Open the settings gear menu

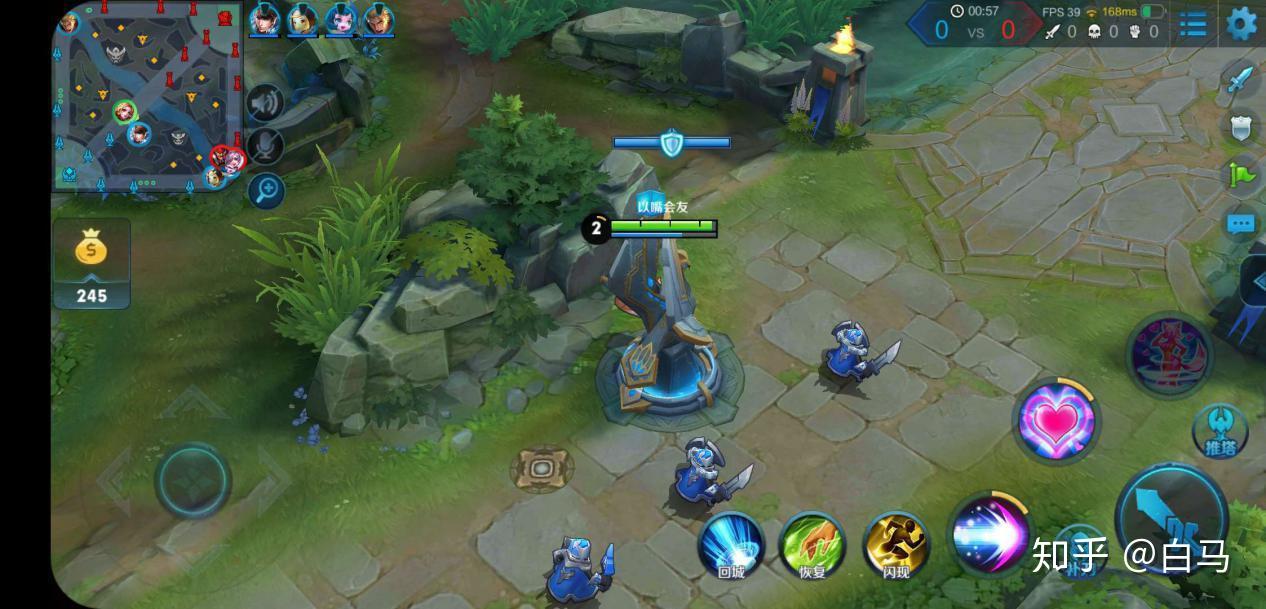coord(1241,23)
